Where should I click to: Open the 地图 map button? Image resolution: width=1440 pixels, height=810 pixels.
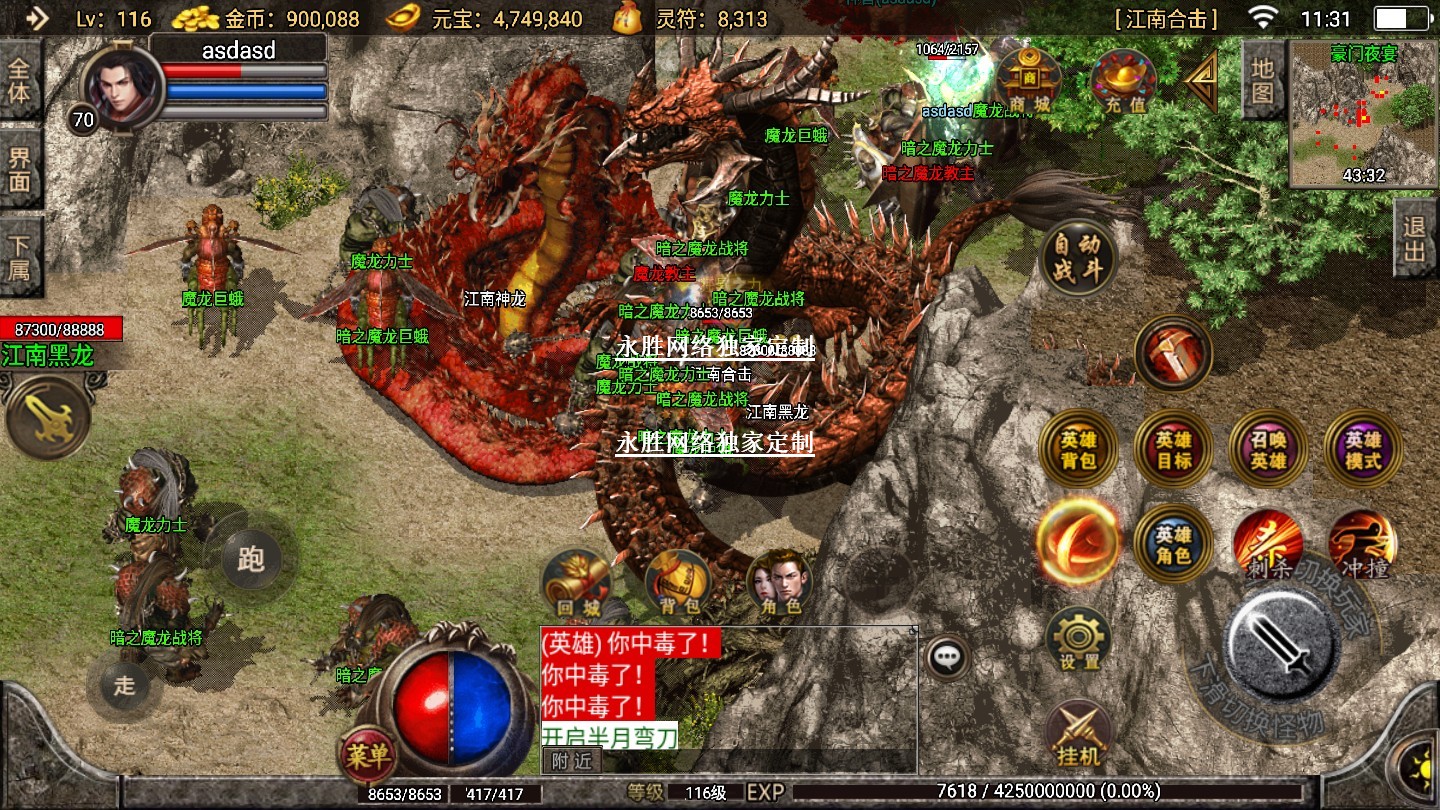coord(1262,81)
